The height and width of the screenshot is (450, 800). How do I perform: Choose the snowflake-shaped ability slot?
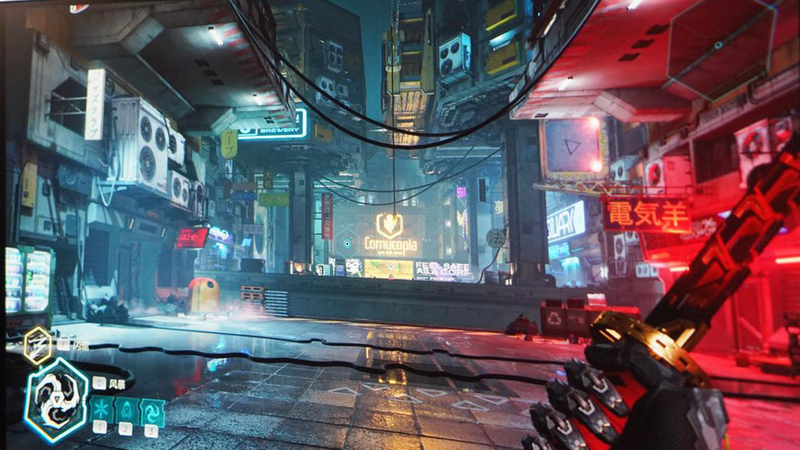101,408
